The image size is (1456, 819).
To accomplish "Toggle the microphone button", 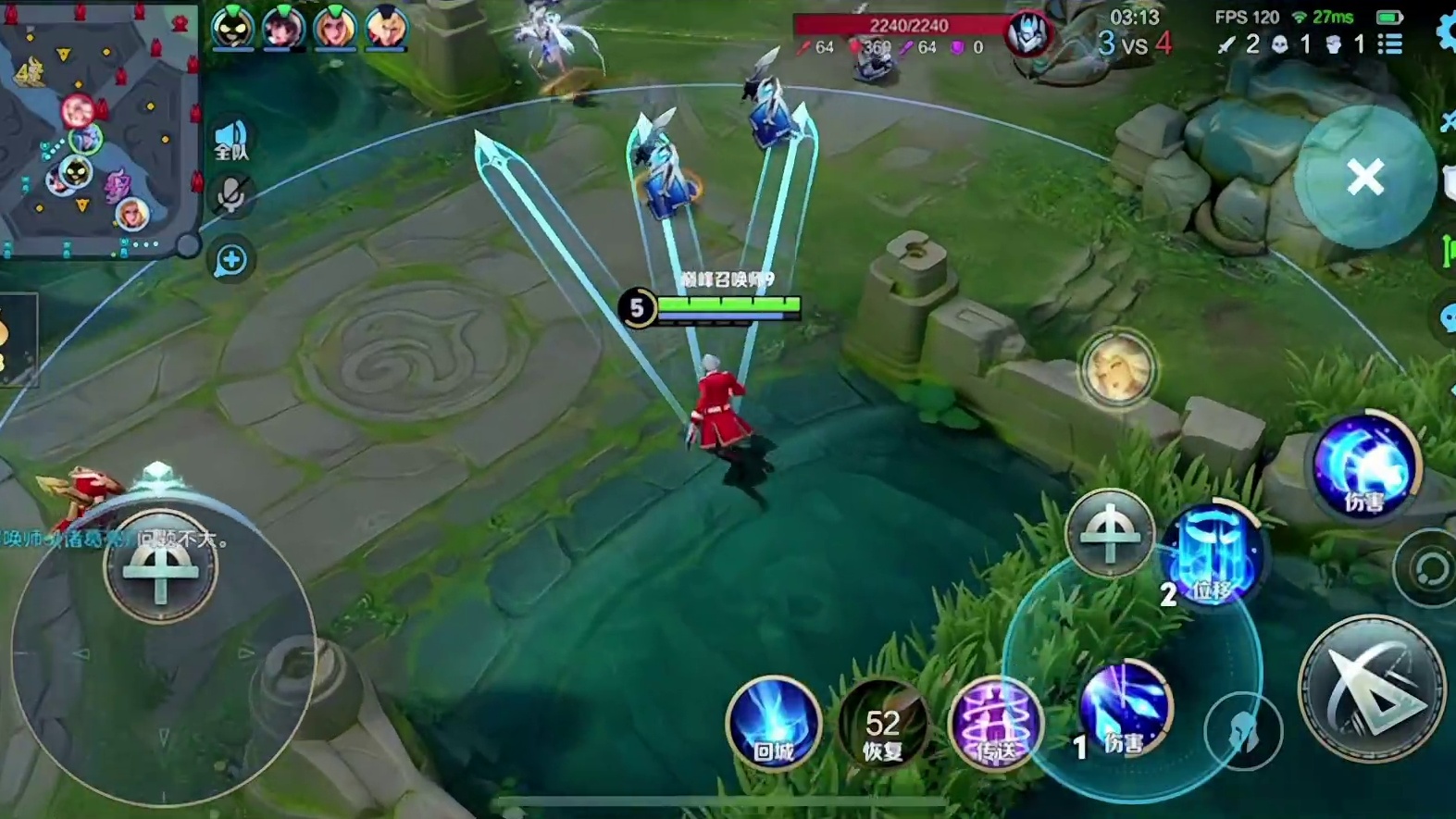I will coord(230,195).
